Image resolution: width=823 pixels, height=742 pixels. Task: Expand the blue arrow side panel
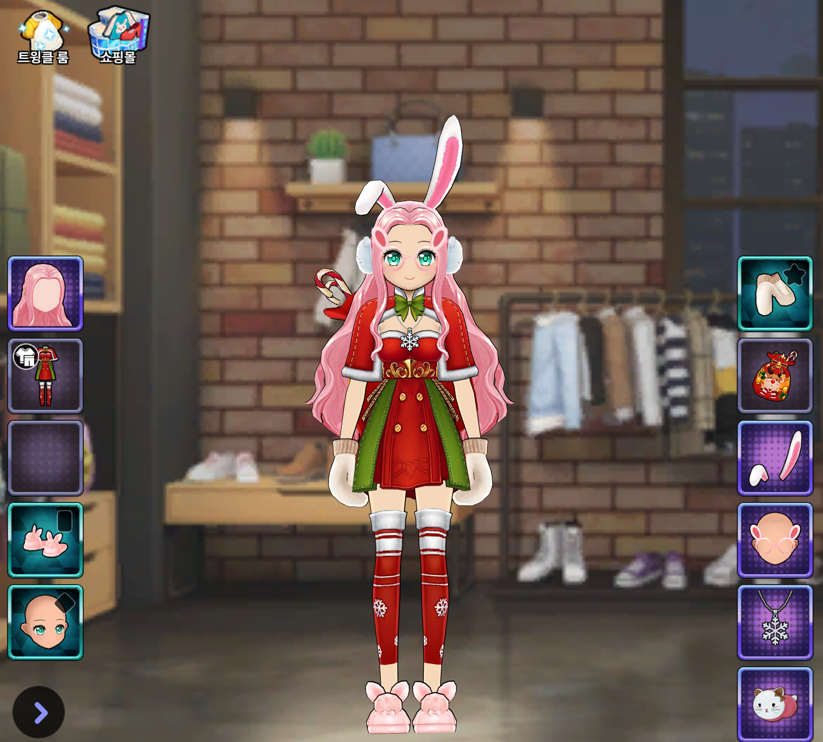tap(39, 712)
